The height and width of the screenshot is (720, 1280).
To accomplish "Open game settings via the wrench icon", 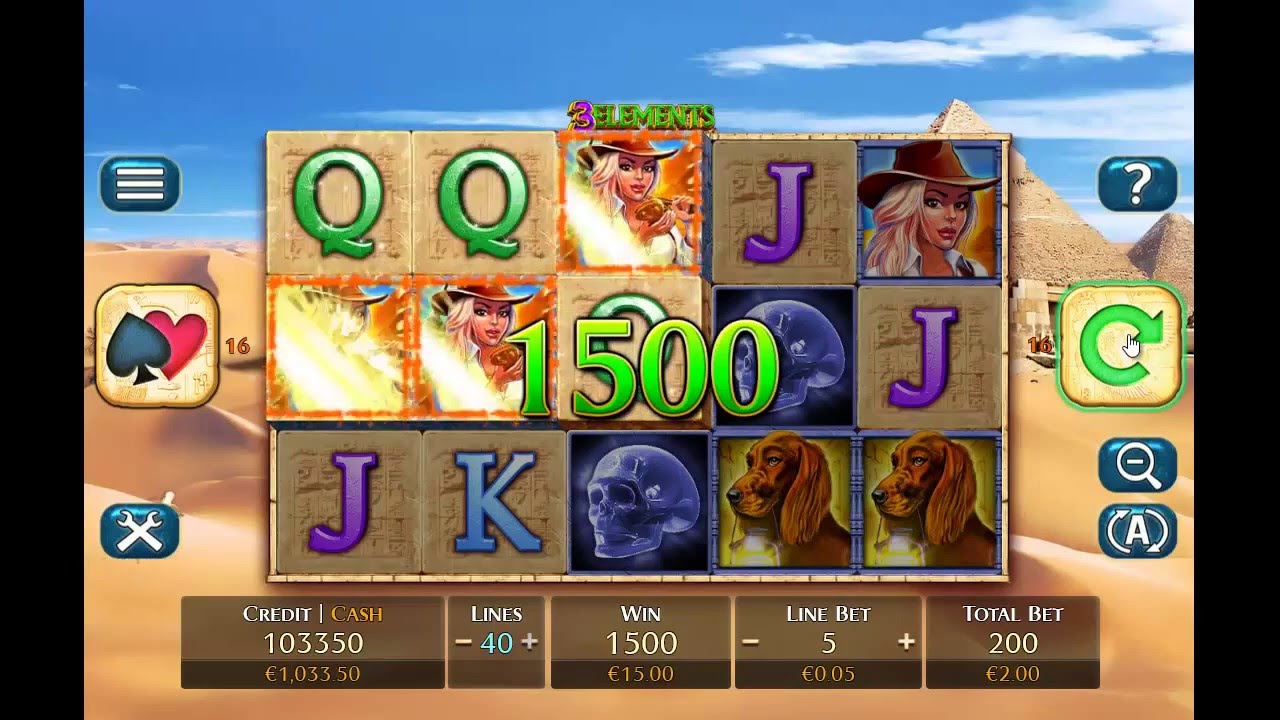I will [x=138, y=533].
